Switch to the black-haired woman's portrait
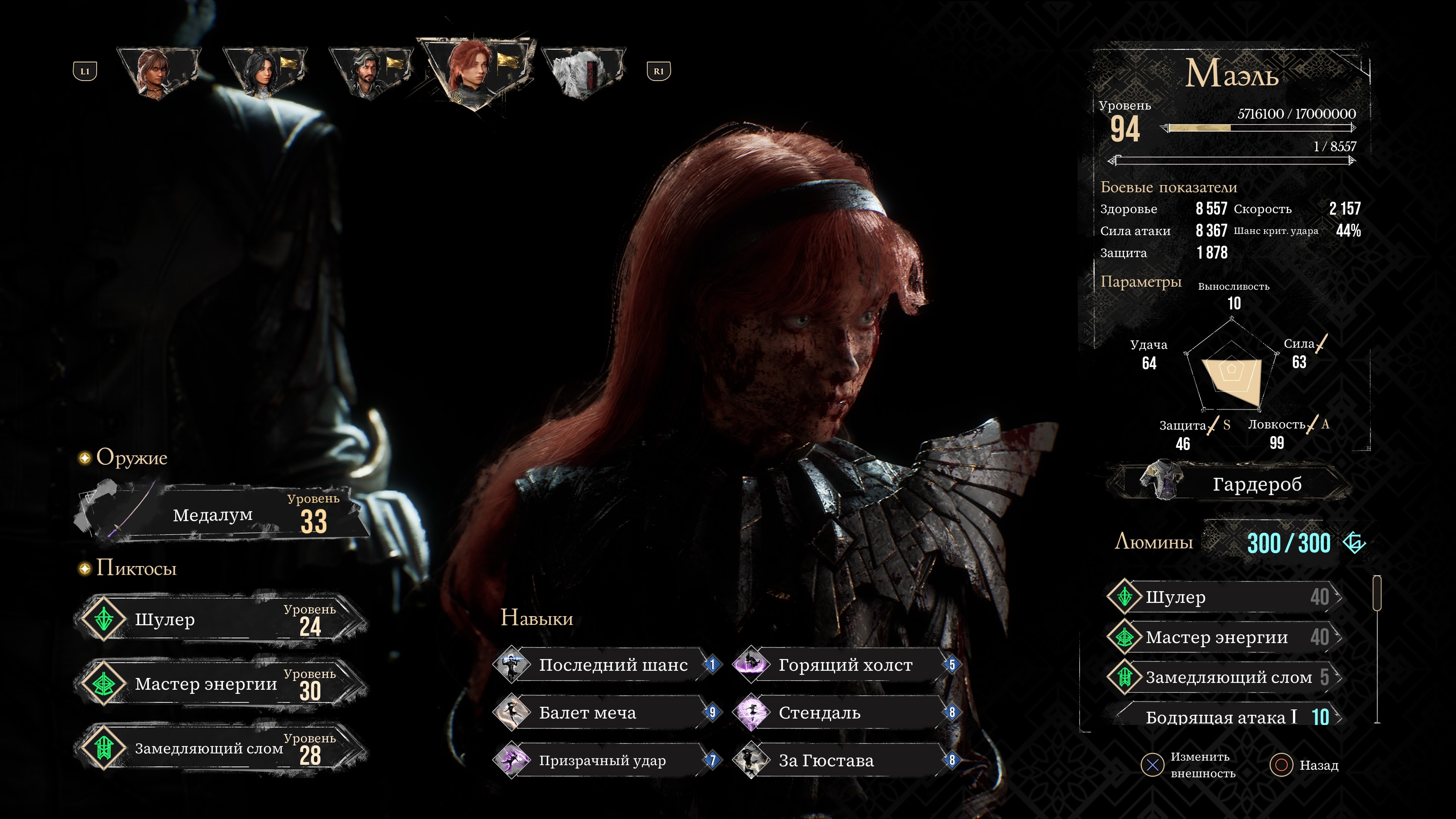 [x=264, y=72]
